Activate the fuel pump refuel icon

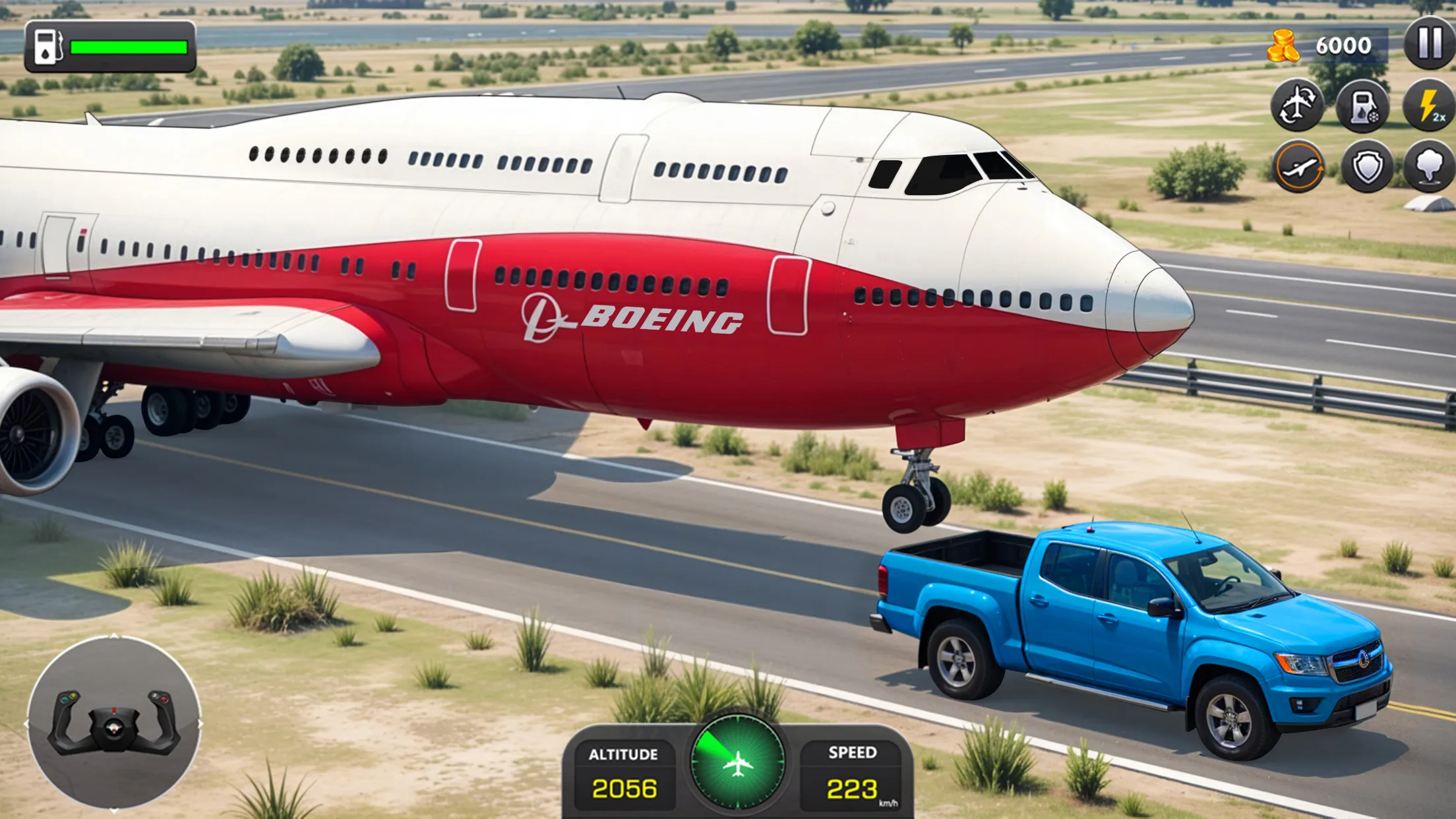coord(1362,106)
